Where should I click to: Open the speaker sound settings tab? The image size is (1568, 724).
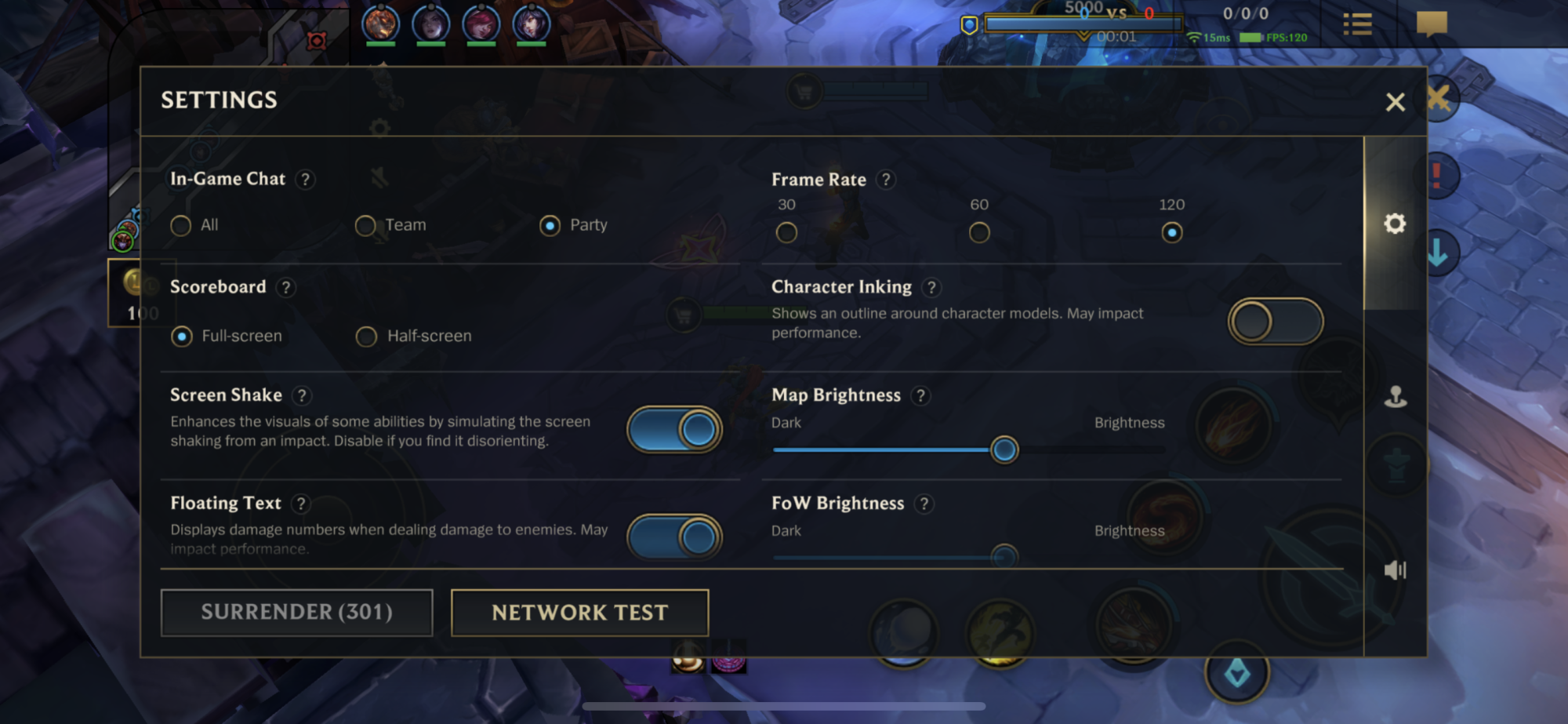click(x=1395, y=570)
